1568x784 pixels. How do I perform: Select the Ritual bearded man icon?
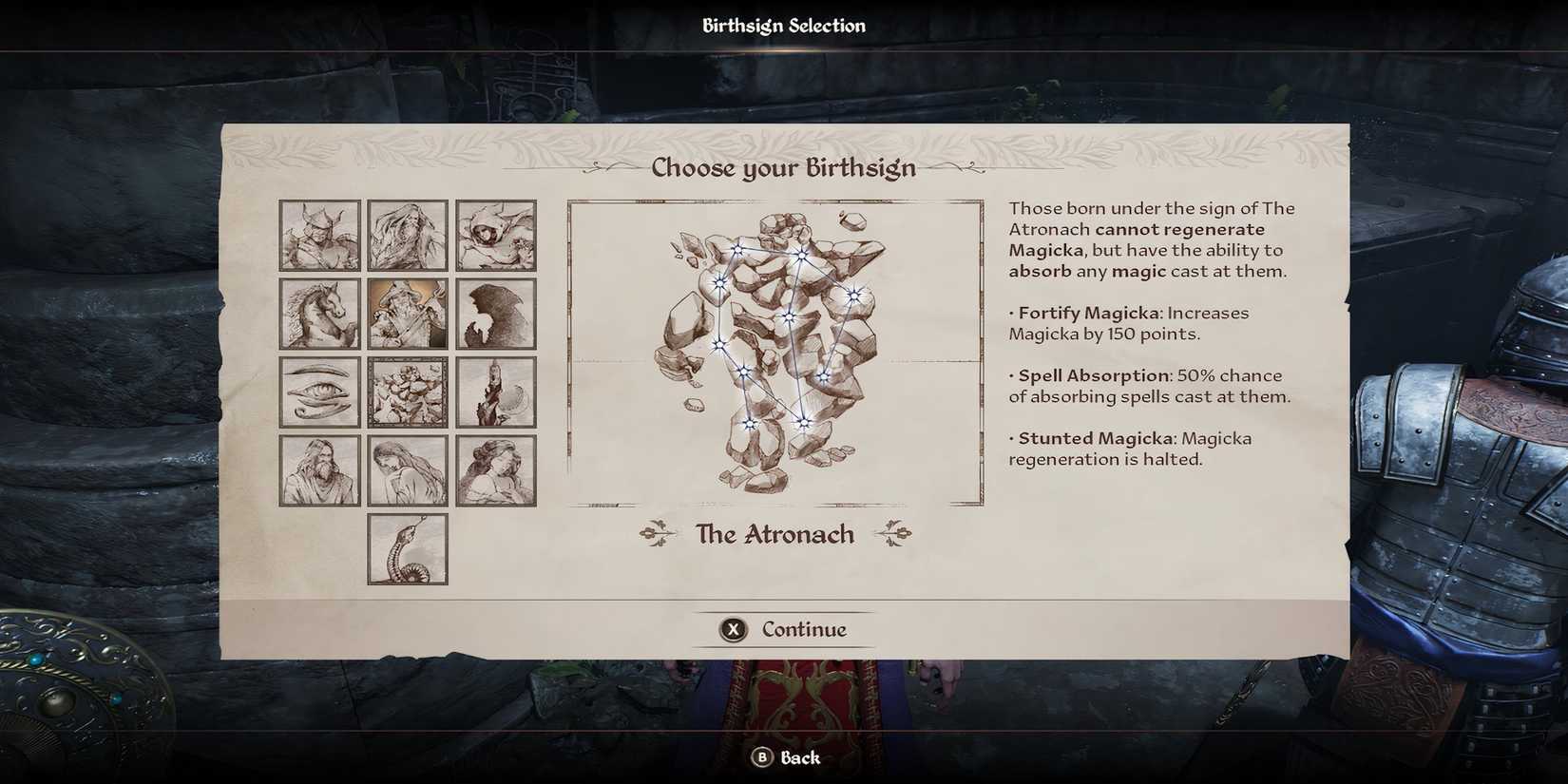pos(318,468)
